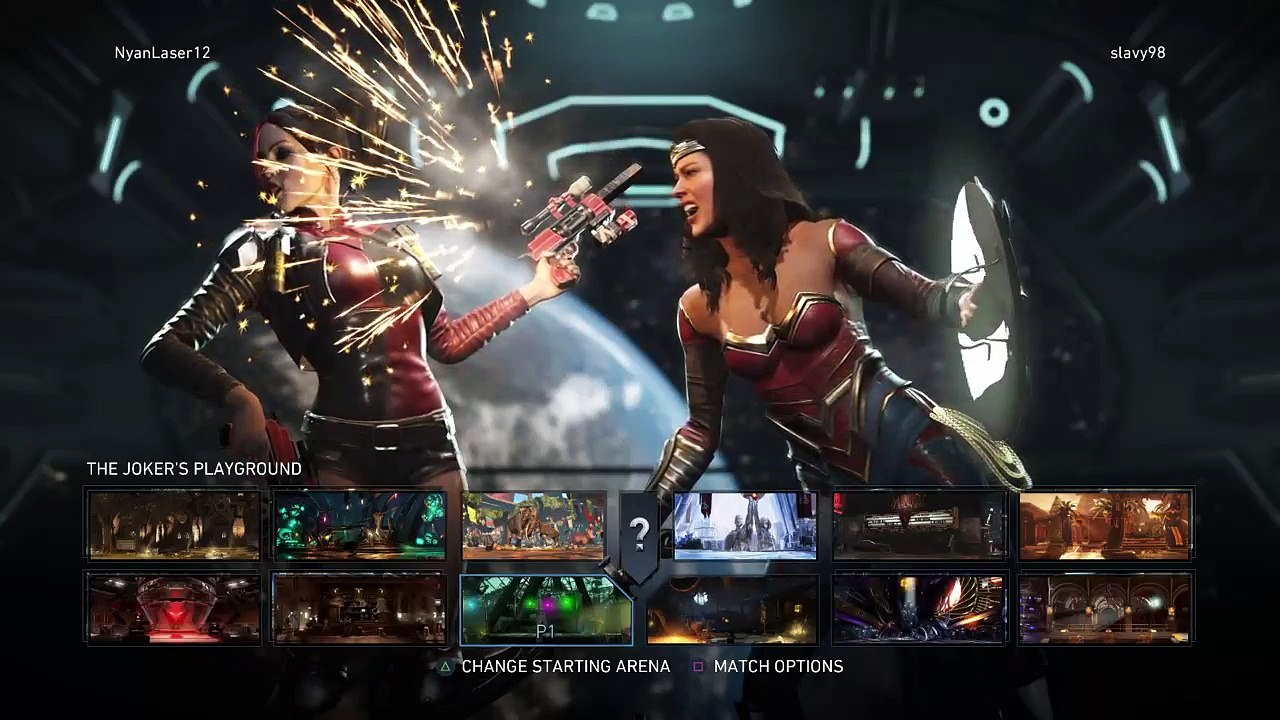This screenshot has width=1280, height=720.
Task: Choose the arched hall arena with lamps
Action: pyautogui.click(x=1105, y=609)
